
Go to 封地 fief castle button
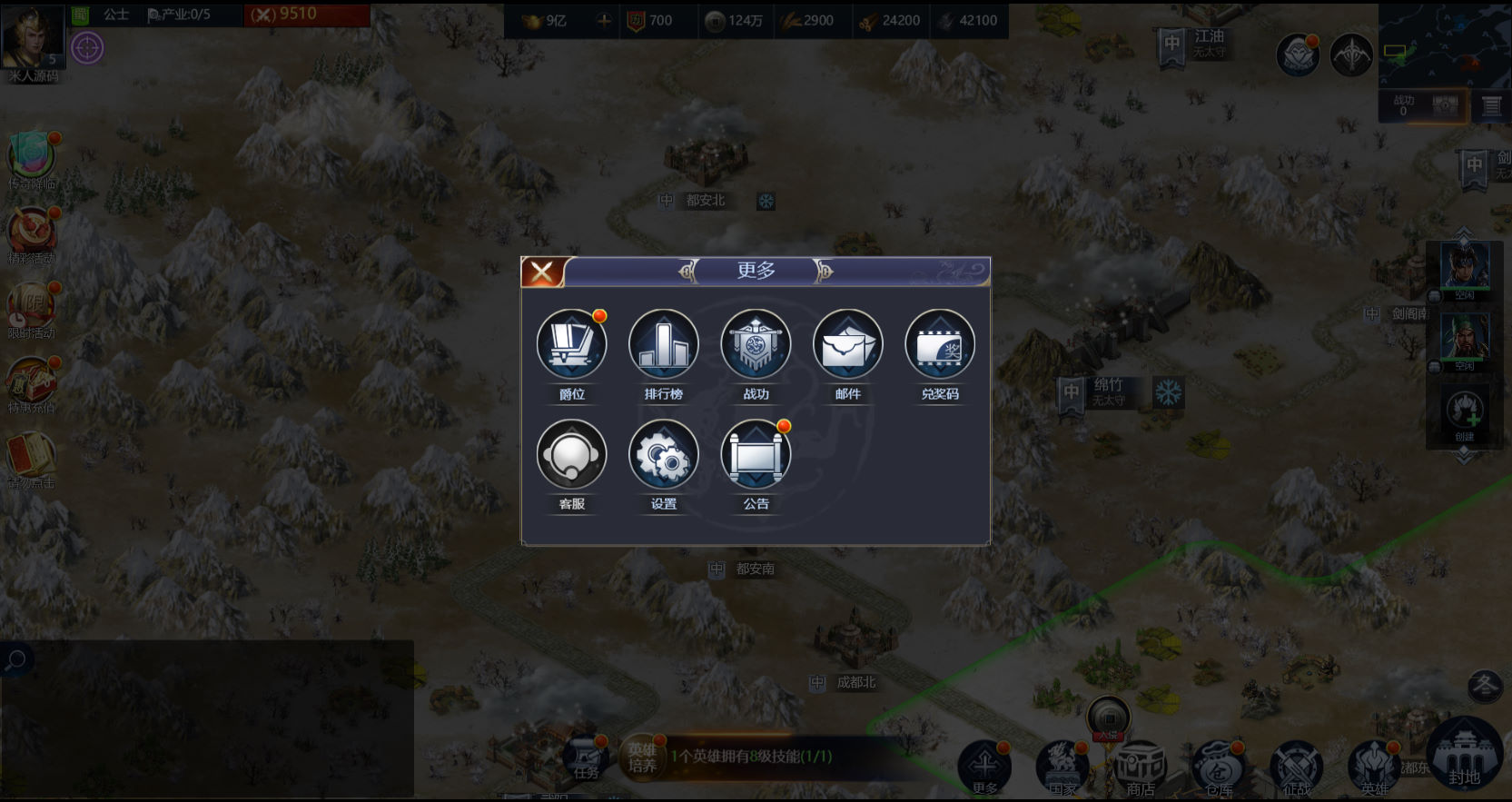pos(1464,754)
